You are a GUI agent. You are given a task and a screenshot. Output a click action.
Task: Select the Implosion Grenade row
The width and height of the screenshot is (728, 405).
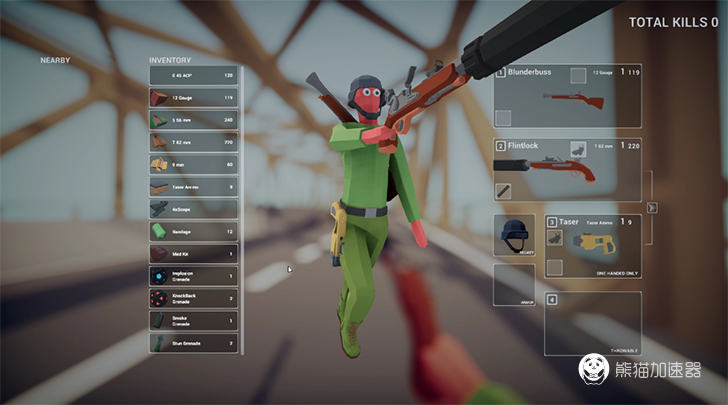click(193, 276)
